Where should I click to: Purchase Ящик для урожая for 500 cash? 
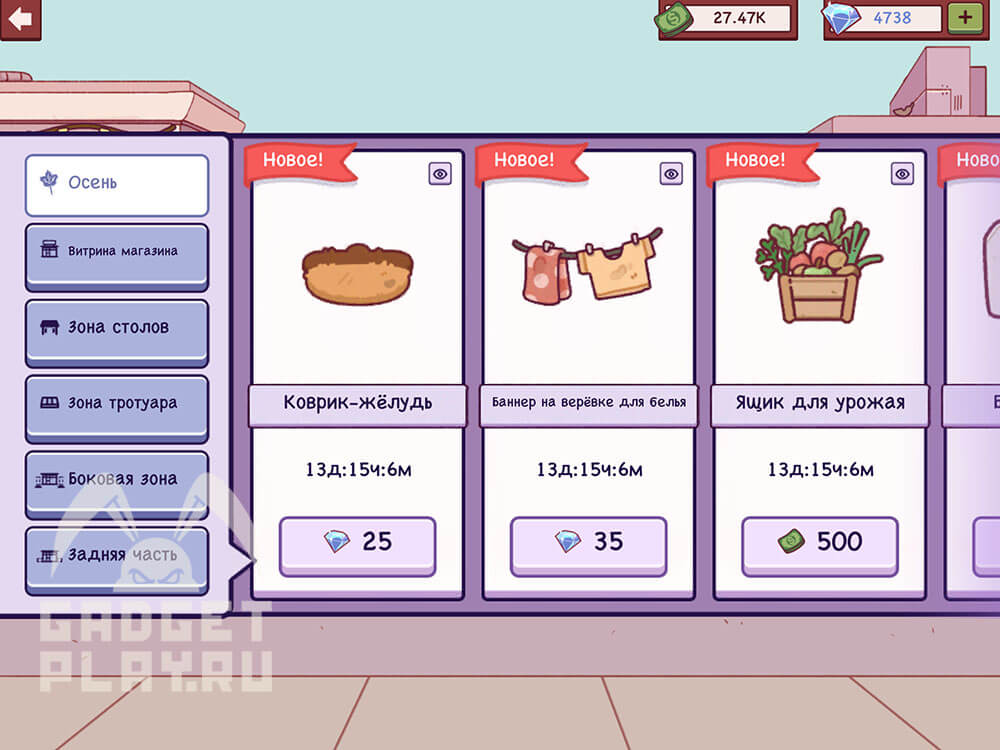coord(819,544)
